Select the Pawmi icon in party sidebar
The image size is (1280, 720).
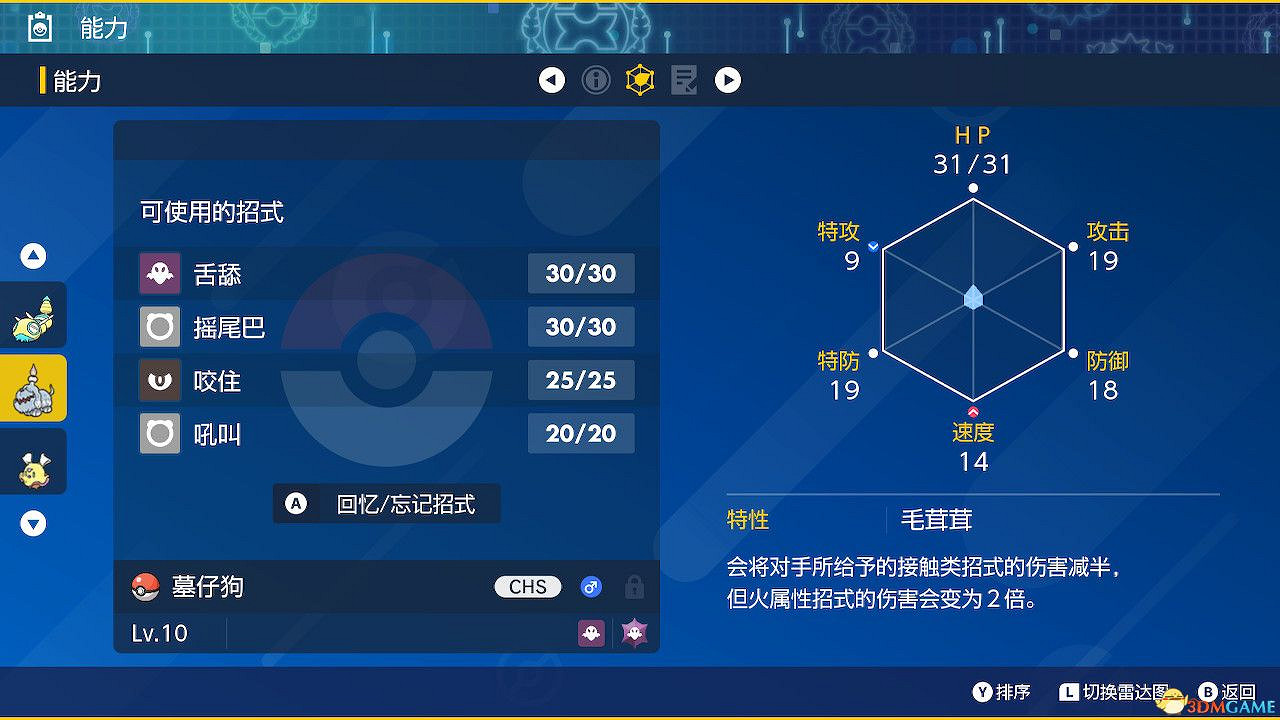33,461
